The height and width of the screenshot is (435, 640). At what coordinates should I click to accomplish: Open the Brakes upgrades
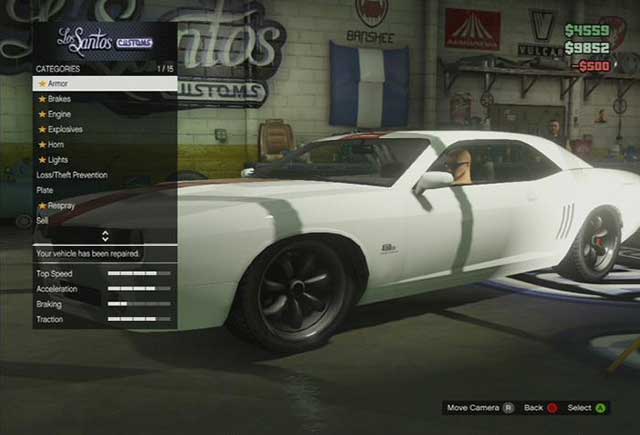point(59,99)
